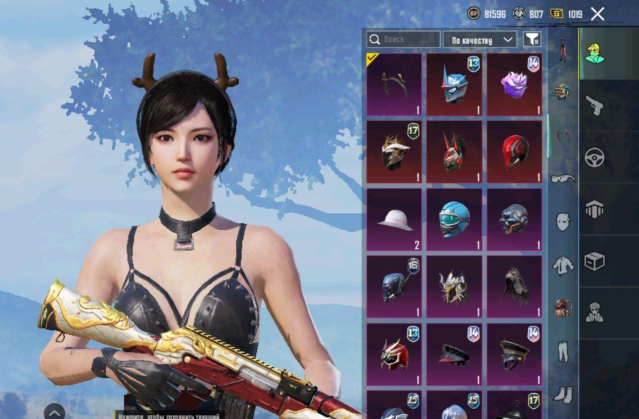639x419 pixels.
Task: Show the pants subcategory
Action: tap(563, 352)
